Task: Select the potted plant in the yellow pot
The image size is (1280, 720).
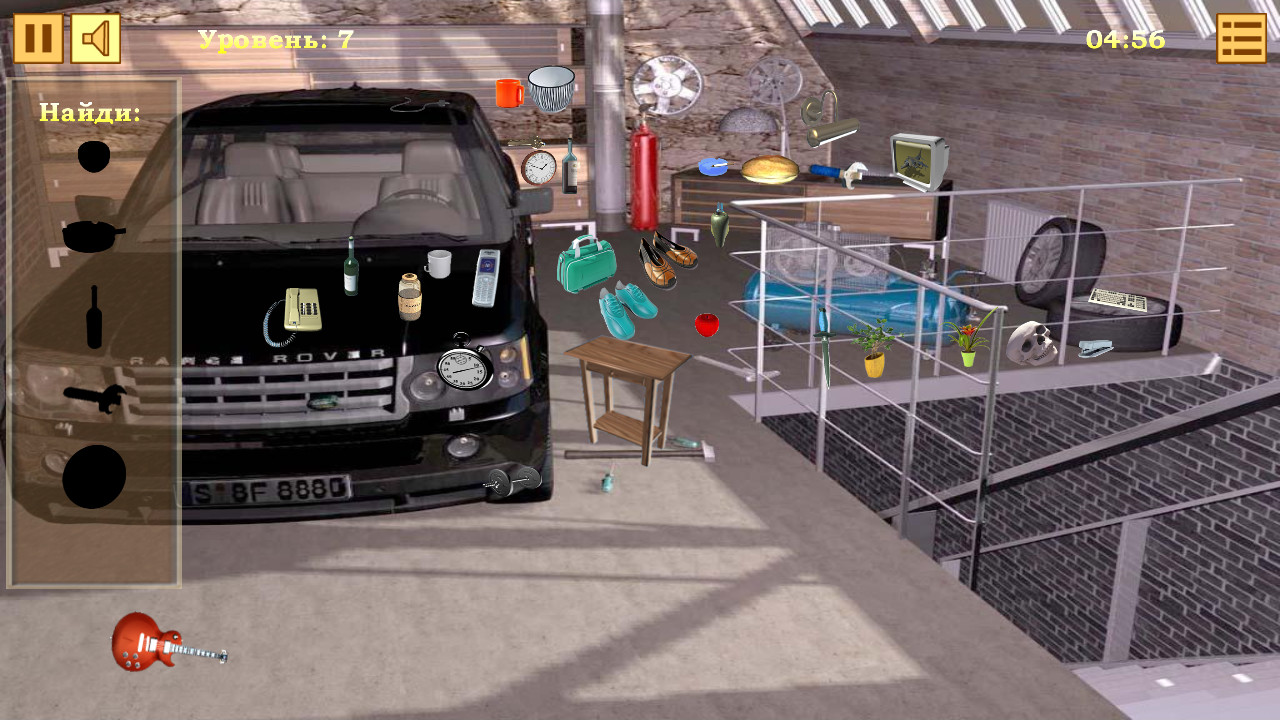Action: [876, 350]
